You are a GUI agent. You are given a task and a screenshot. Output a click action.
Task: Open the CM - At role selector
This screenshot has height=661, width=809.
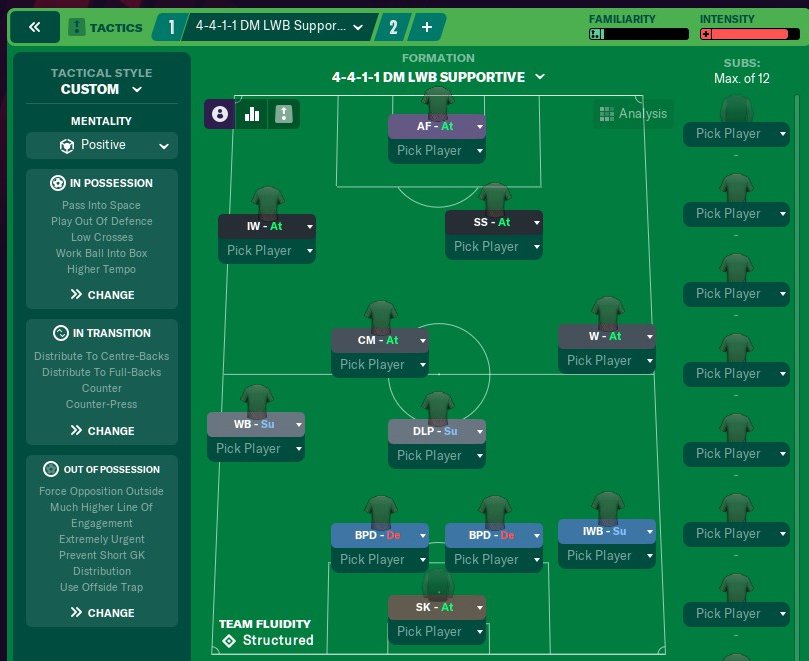(380, 340)
